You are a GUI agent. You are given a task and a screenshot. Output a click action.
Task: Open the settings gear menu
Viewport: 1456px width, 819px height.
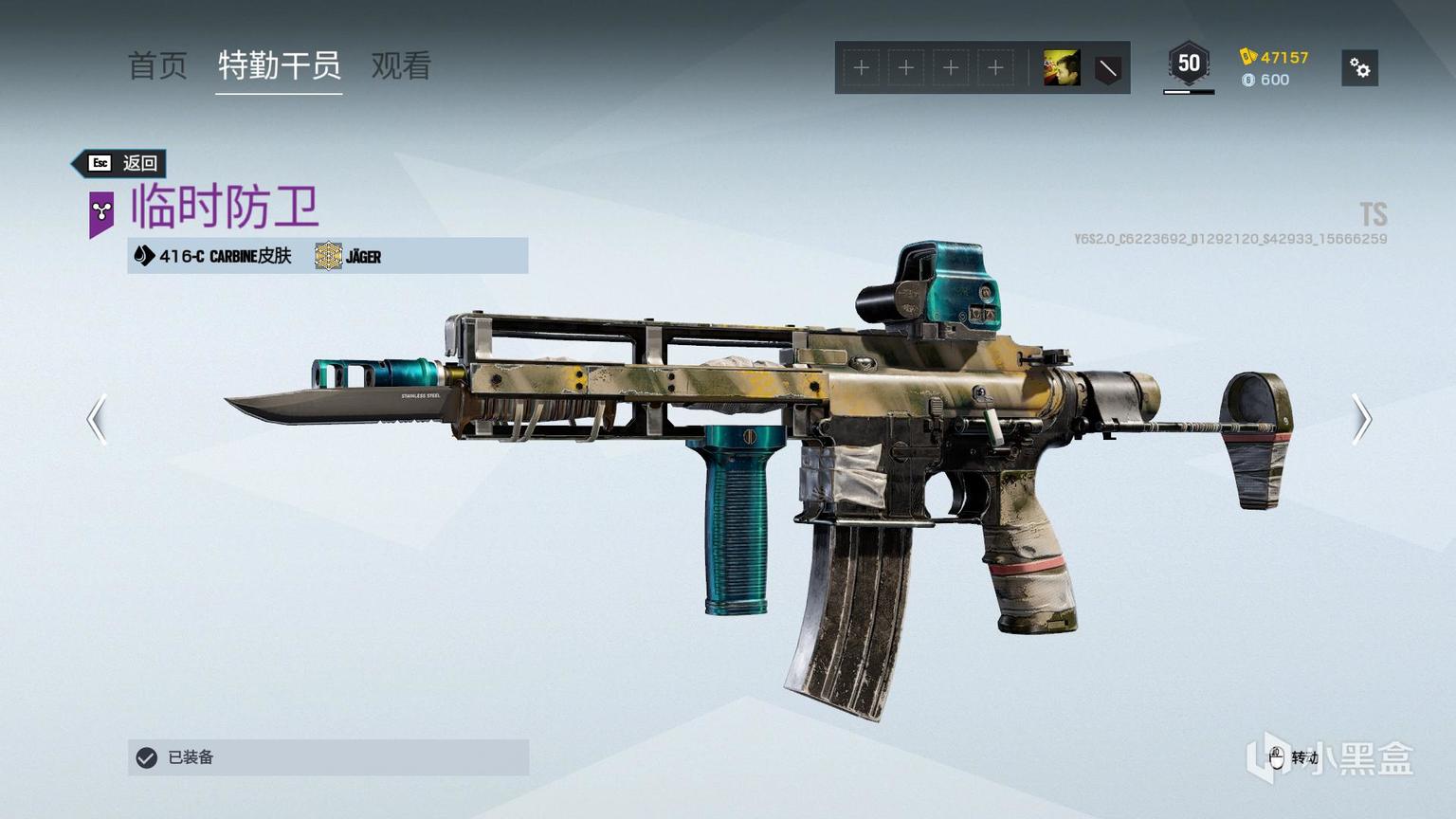[1359, 68]
